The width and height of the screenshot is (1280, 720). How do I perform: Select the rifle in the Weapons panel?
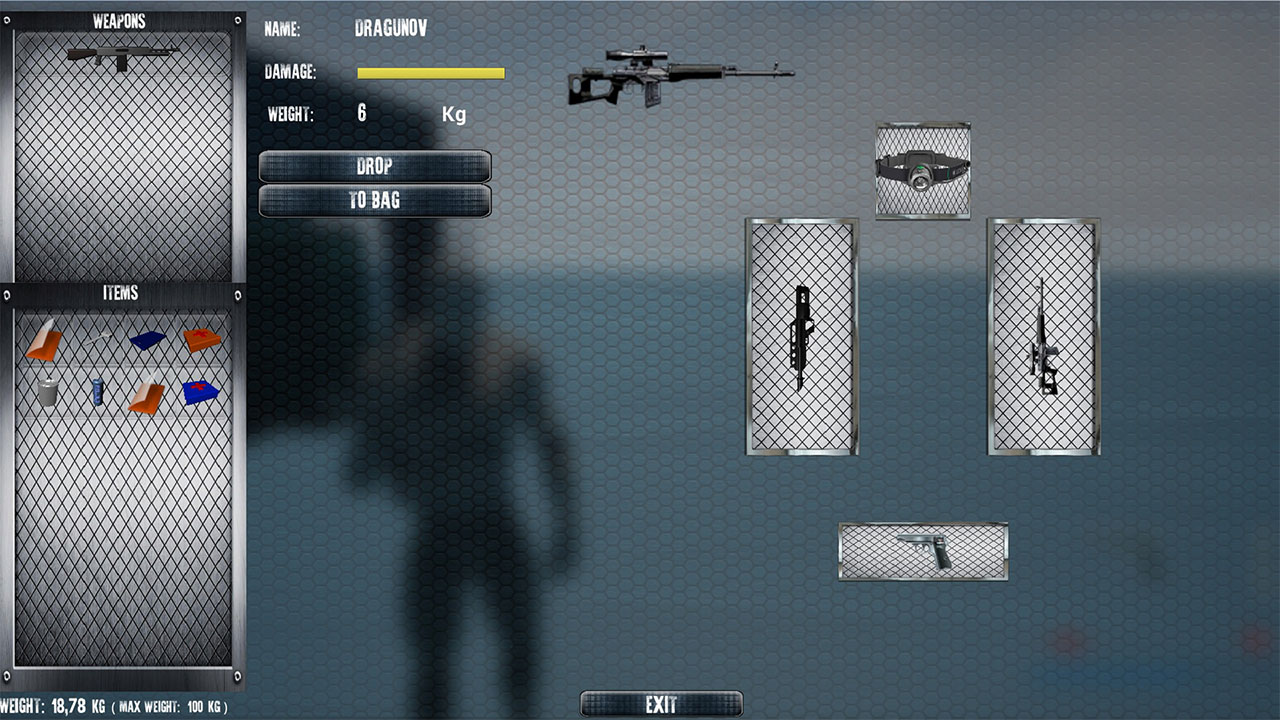(x=122, y=57)
